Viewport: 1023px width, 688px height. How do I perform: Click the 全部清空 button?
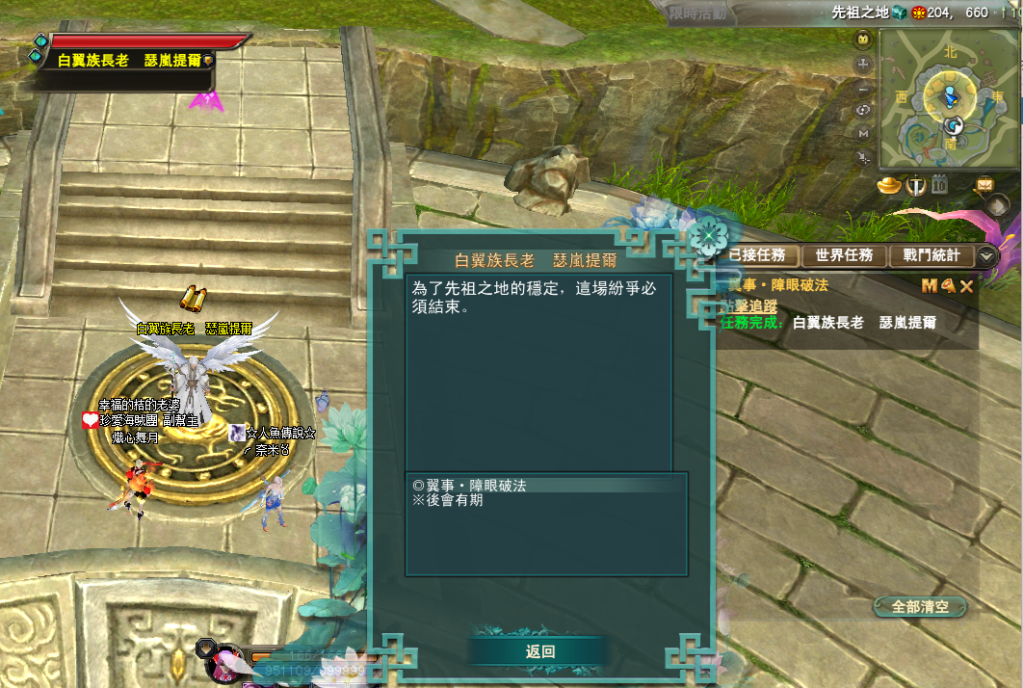point(920,607)
